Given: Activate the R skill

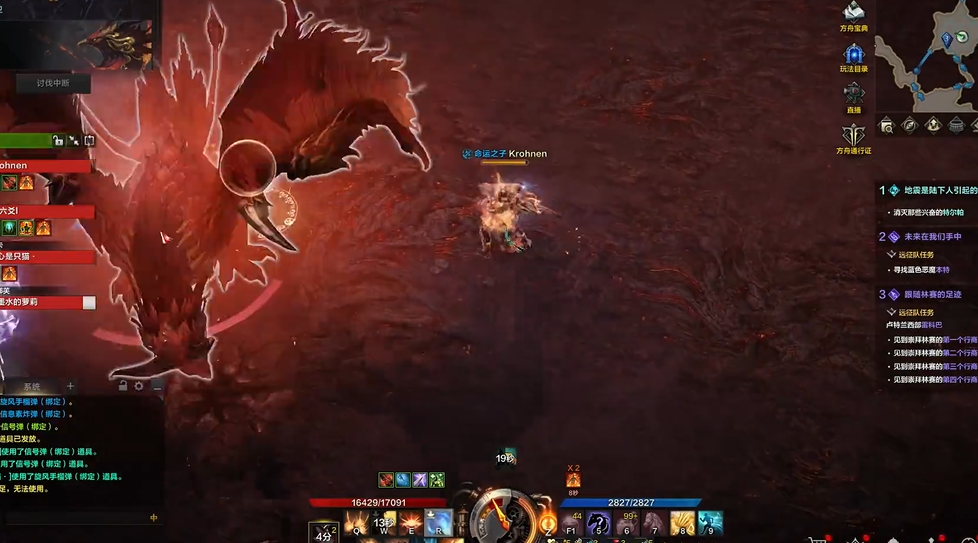Looking at the screenshot, I should tap(438, 522).
